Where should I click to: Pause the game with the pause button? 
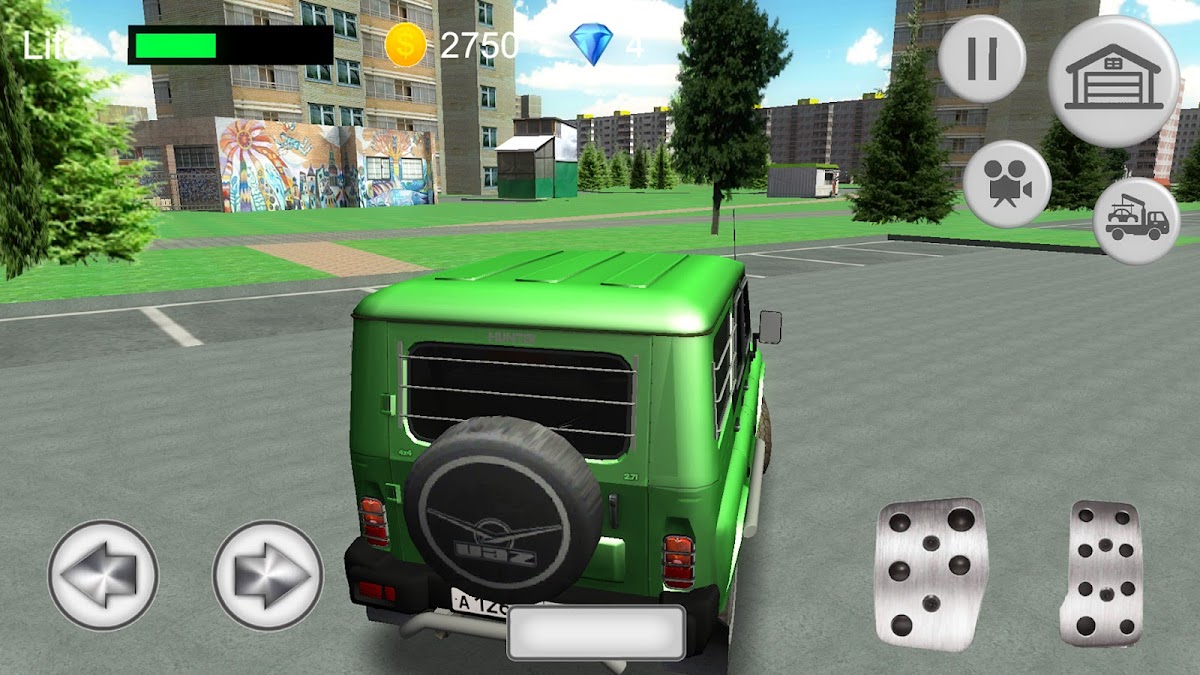tap(981, 59)
